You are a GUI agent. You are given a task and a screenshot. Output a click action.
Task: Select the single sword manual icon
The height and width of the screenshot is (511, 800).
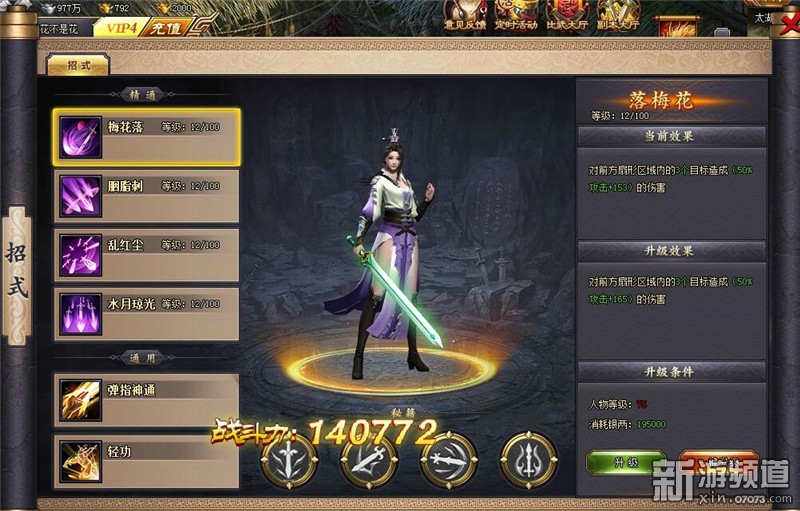290,462
